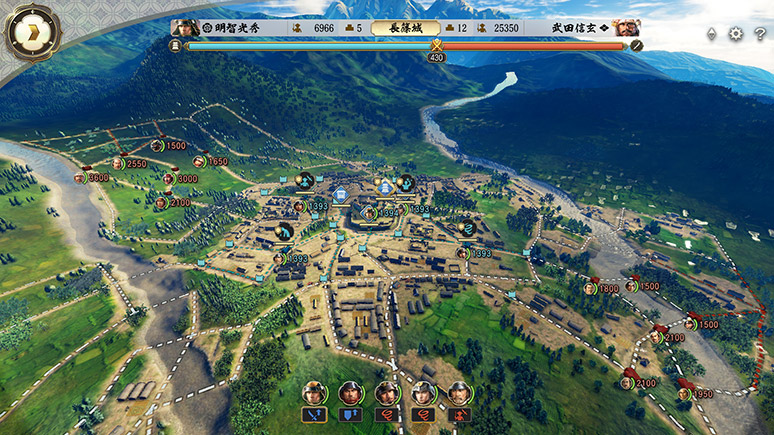Select the 長篠城 castle name banner

coord(405,28)
